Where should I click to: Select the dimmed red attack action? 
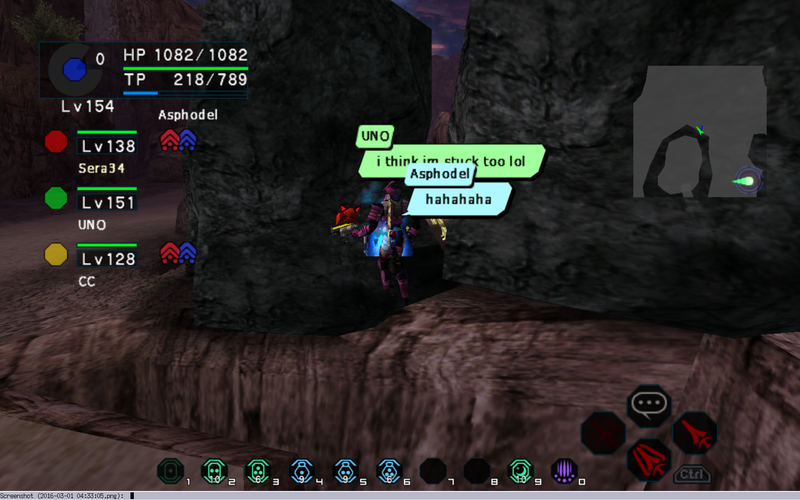coord(602,432)
